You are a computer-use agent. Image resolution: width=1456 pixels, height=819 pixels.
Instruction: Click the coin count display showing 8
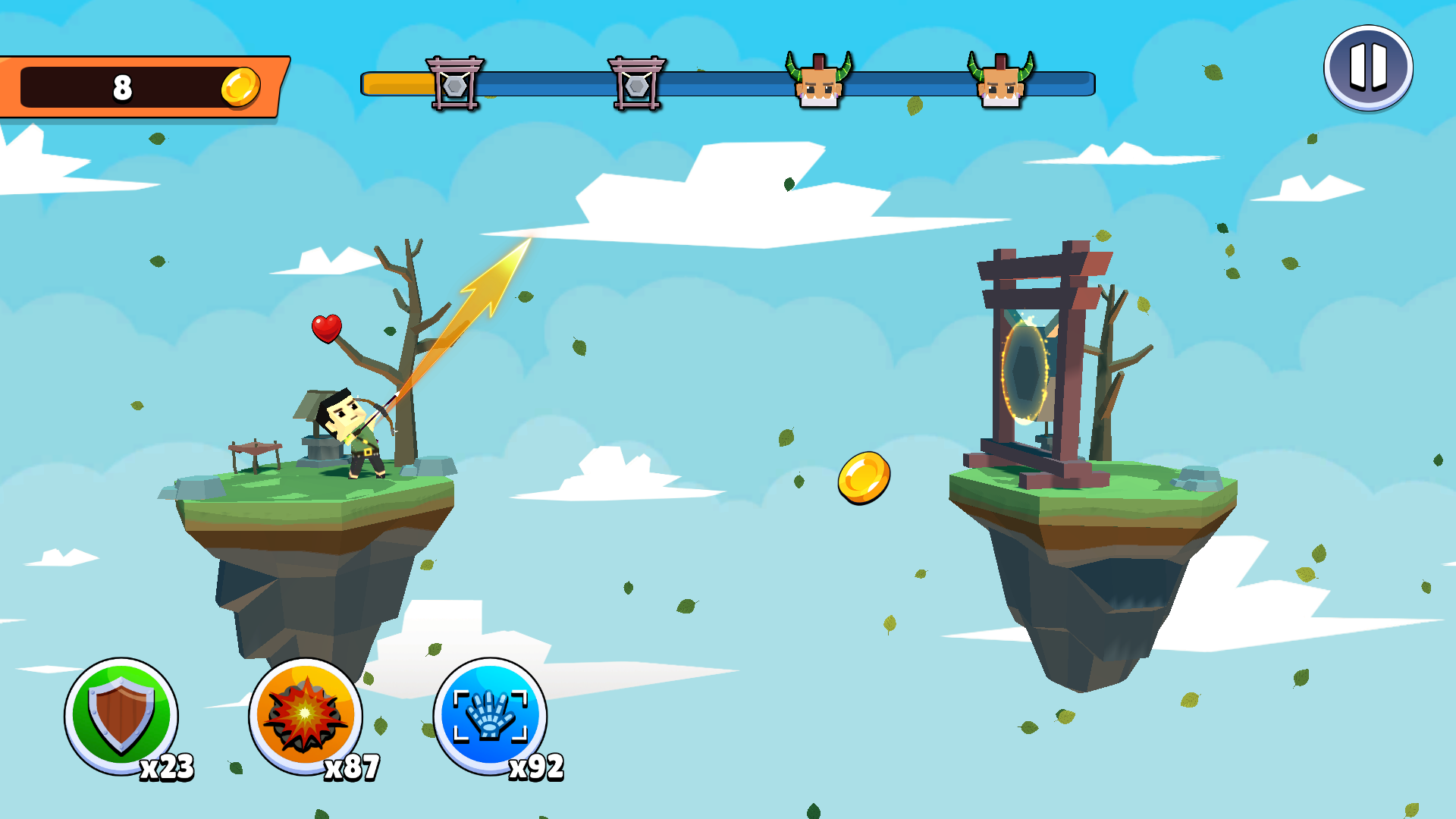pos(121,85)
